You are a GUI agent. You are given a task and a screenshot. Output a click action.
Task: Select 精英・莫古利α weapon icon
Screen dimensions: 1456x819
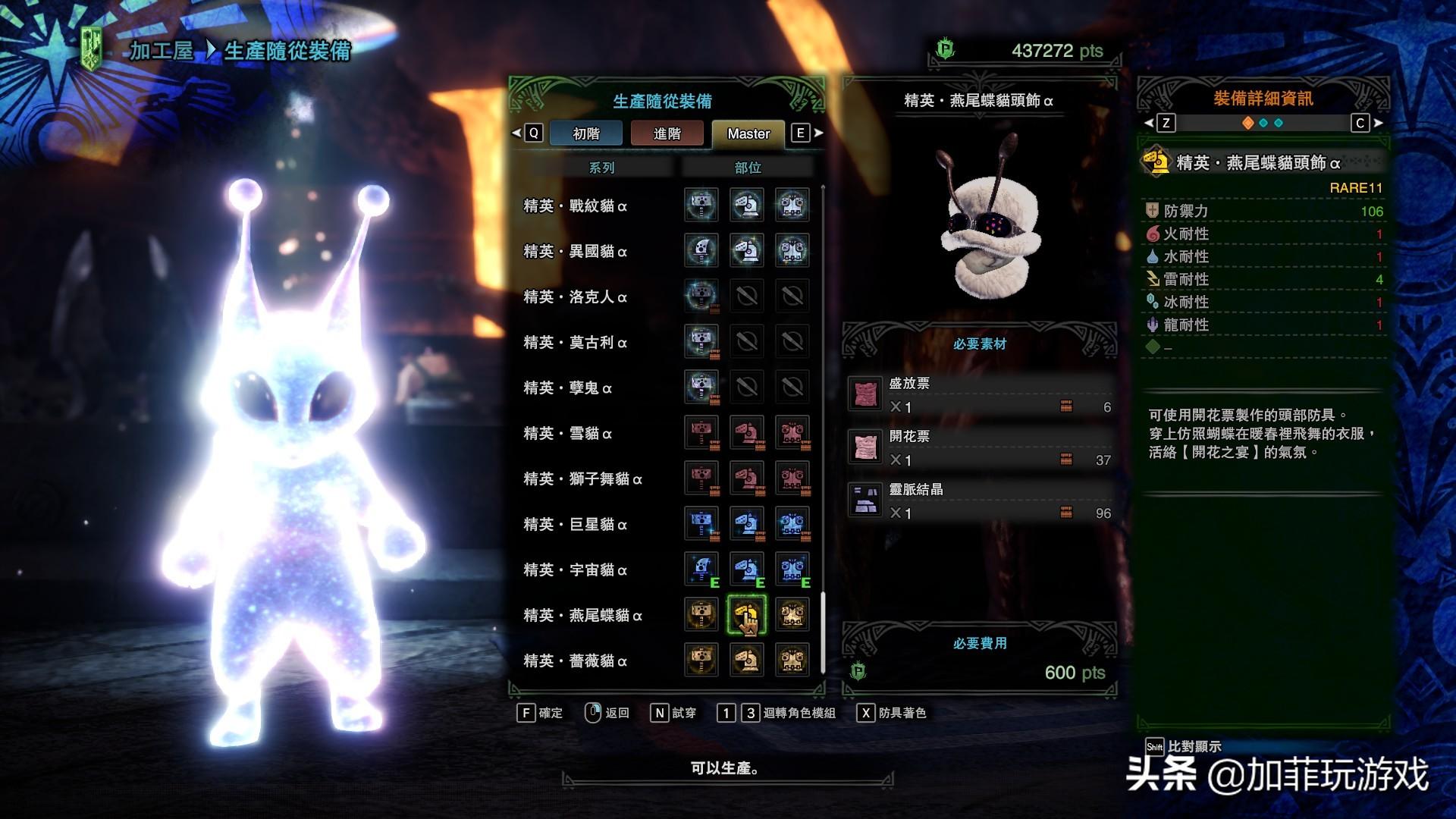(701, 341)
